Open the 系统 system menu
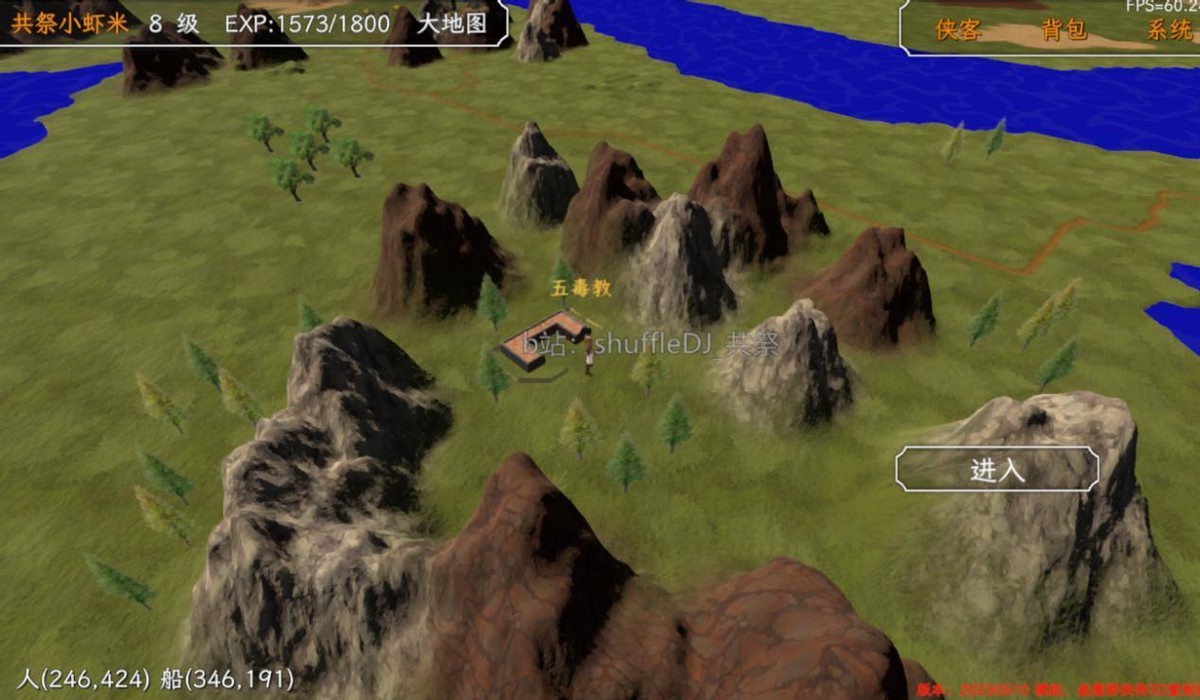This screenshot has height=700, width=1200. [x=1168, y=30]
